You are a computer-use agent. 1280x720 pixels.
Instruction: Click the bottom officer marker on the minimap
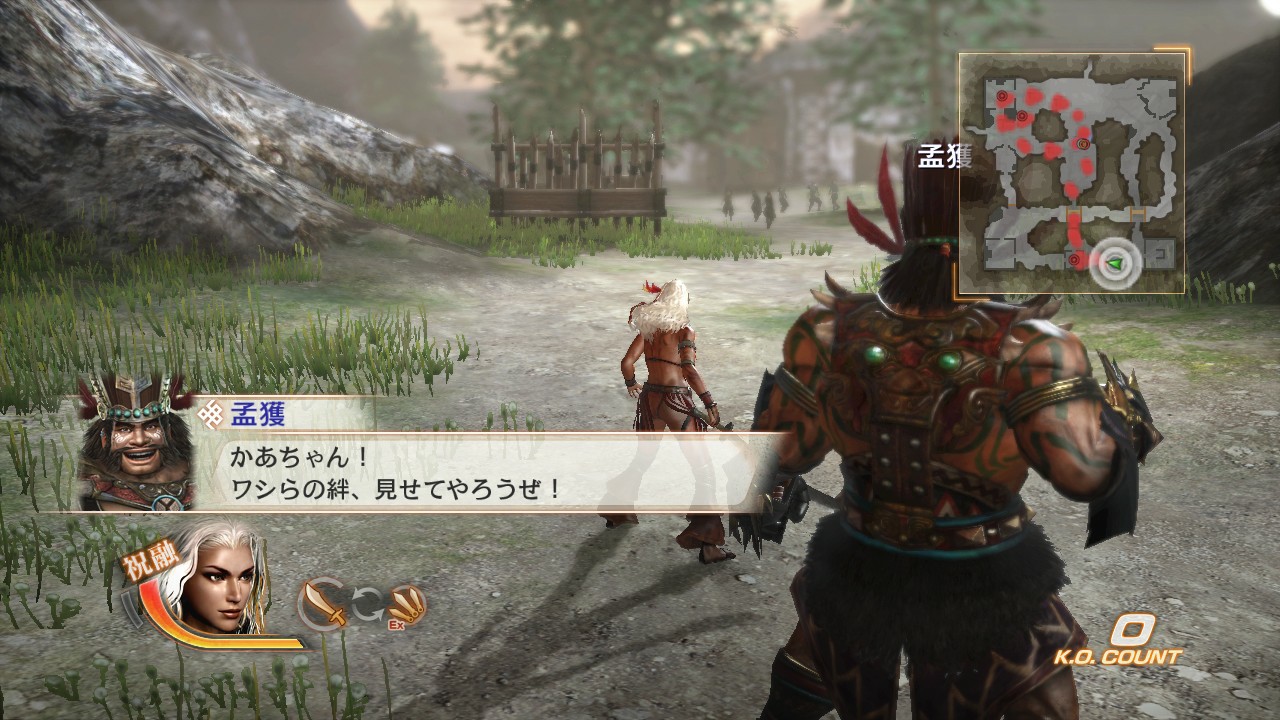point(1075,259)
